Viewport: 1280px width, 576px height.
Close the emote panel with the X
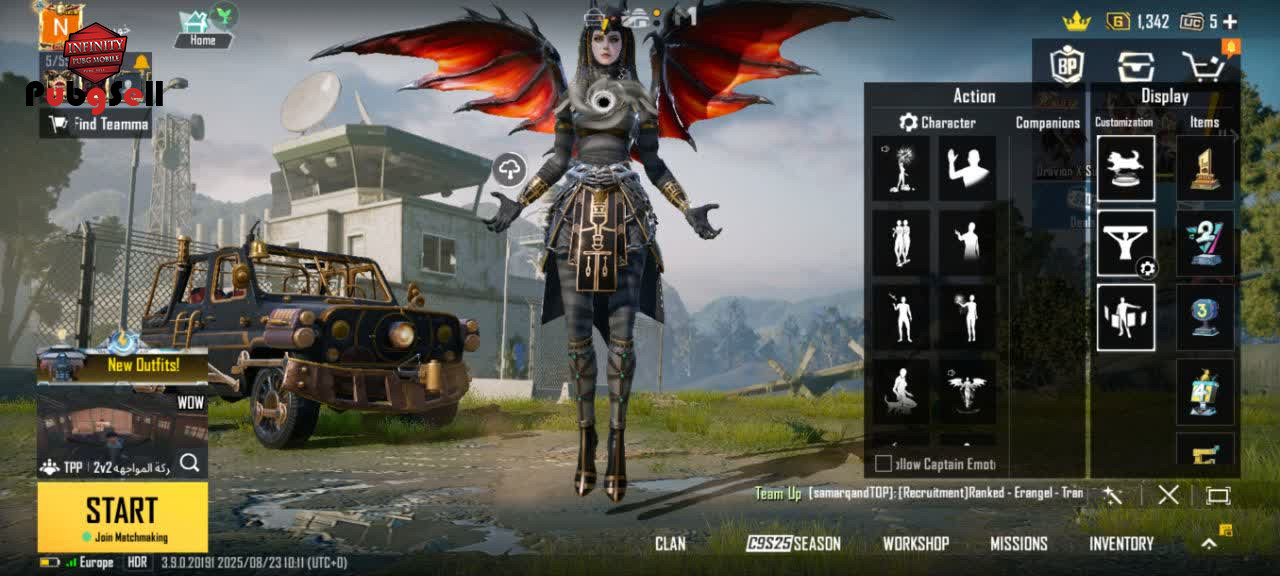pos(1168,495)
